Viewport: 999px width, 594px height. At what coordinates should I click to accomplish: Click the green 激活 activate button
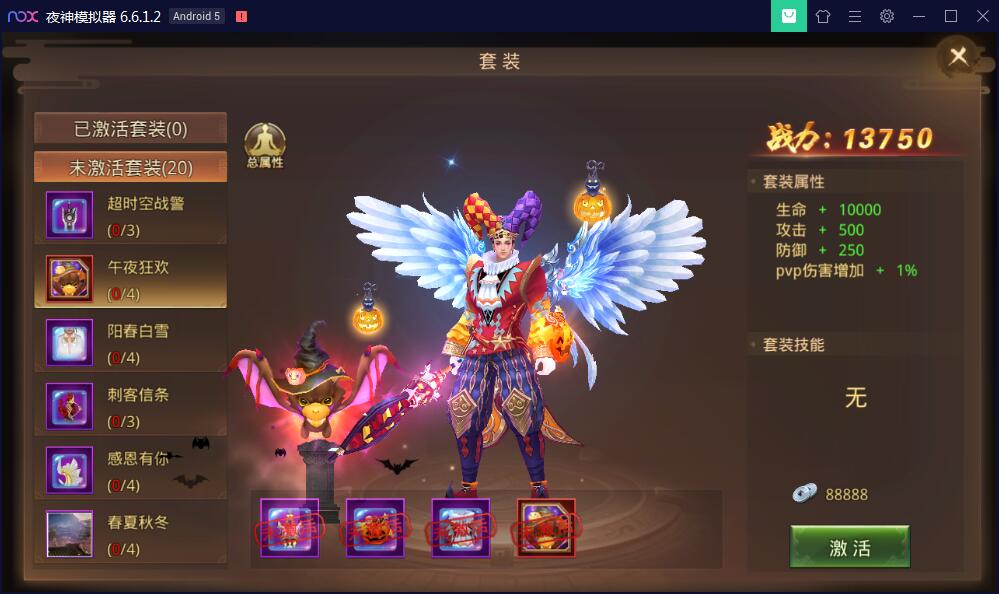[x=849, y=547]
